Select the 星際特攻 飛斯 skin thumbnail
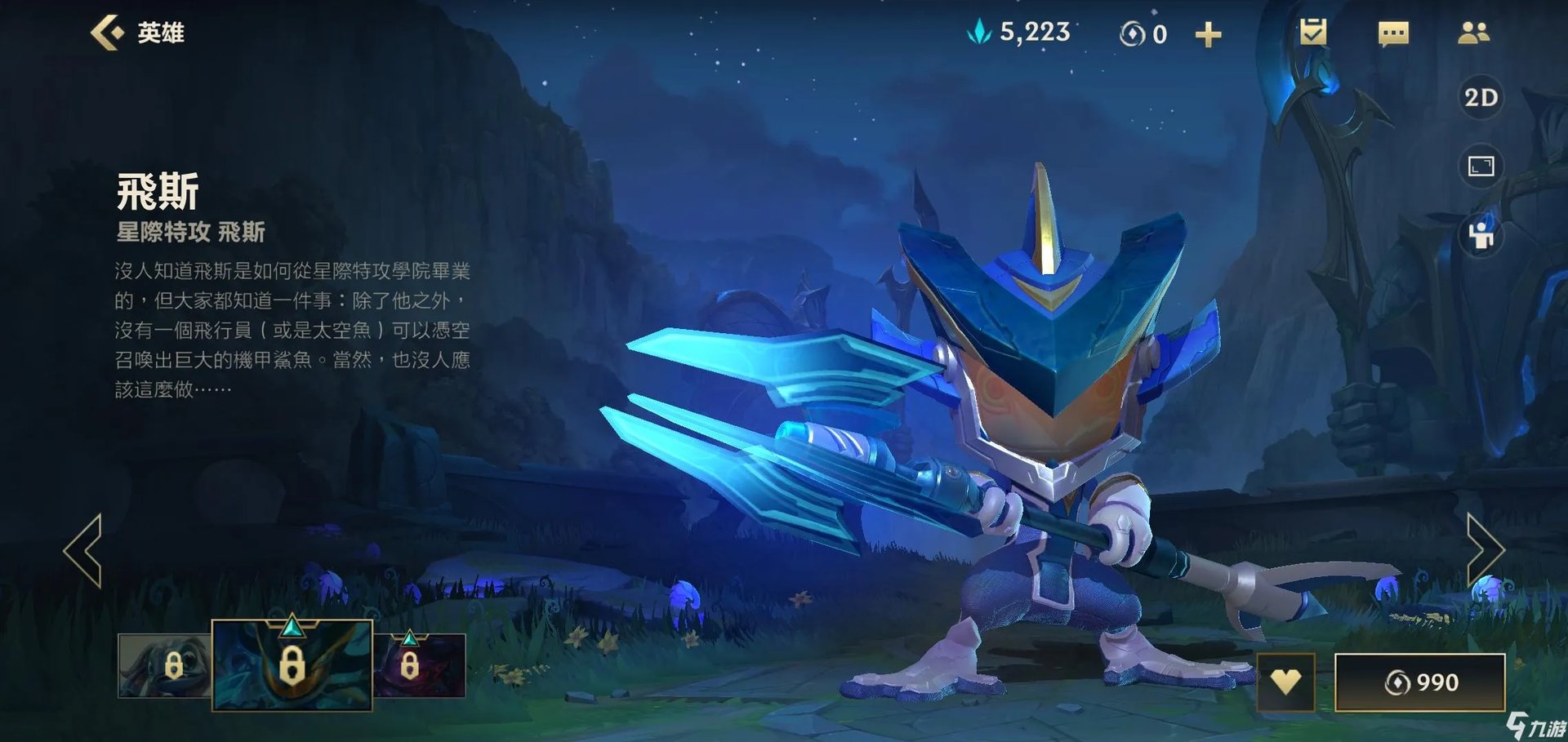The width and height of the screenshot is (1568, 742). coord(292,664)
